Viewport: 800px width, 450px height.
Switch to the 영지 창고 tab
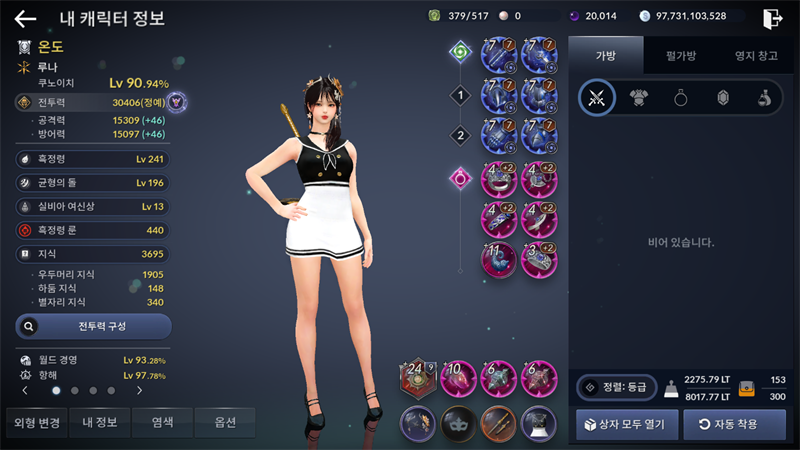click(x=755, y=56)
